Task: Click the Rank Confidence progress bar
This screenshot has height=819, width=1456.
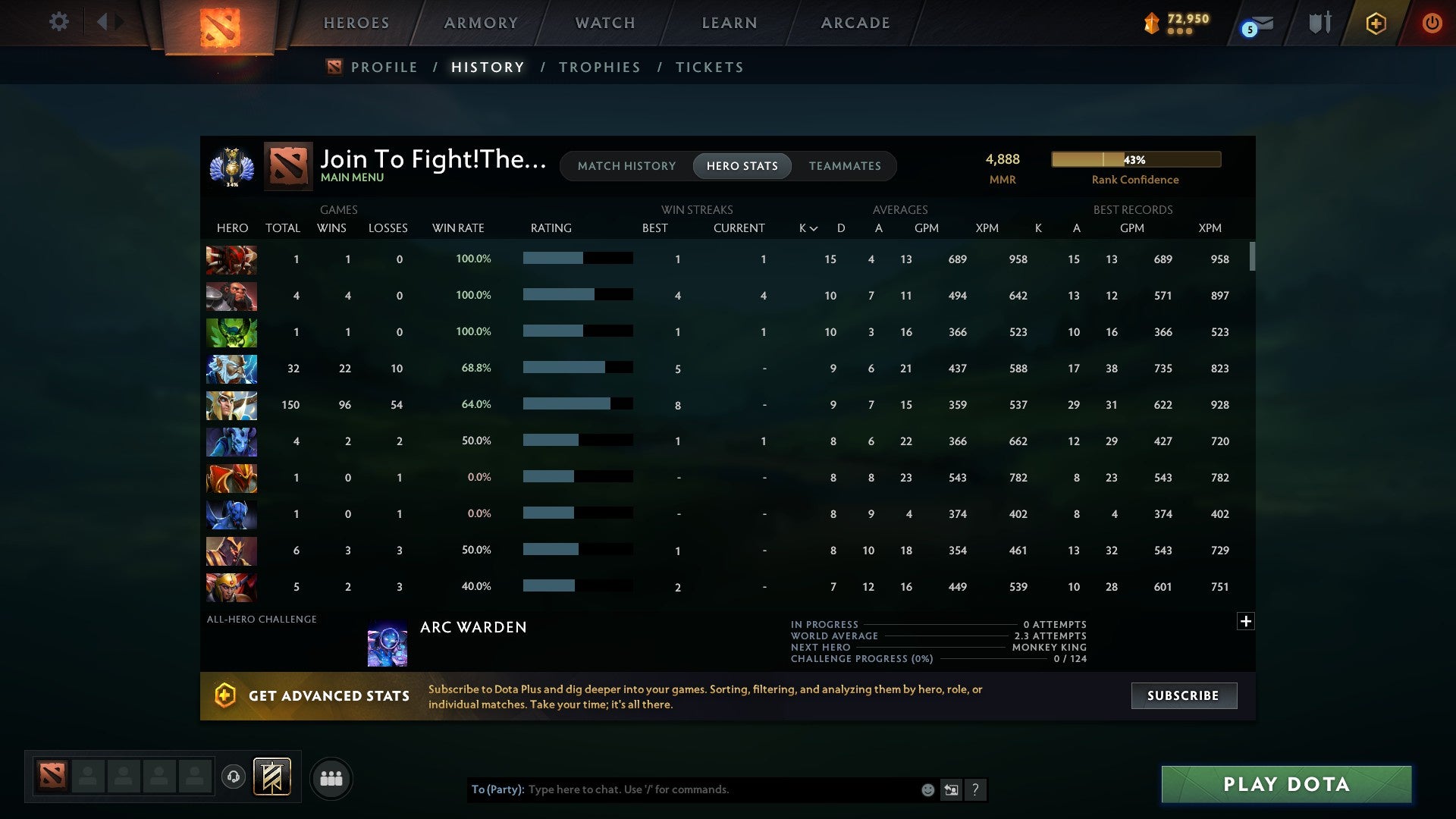Action: 1135,159
